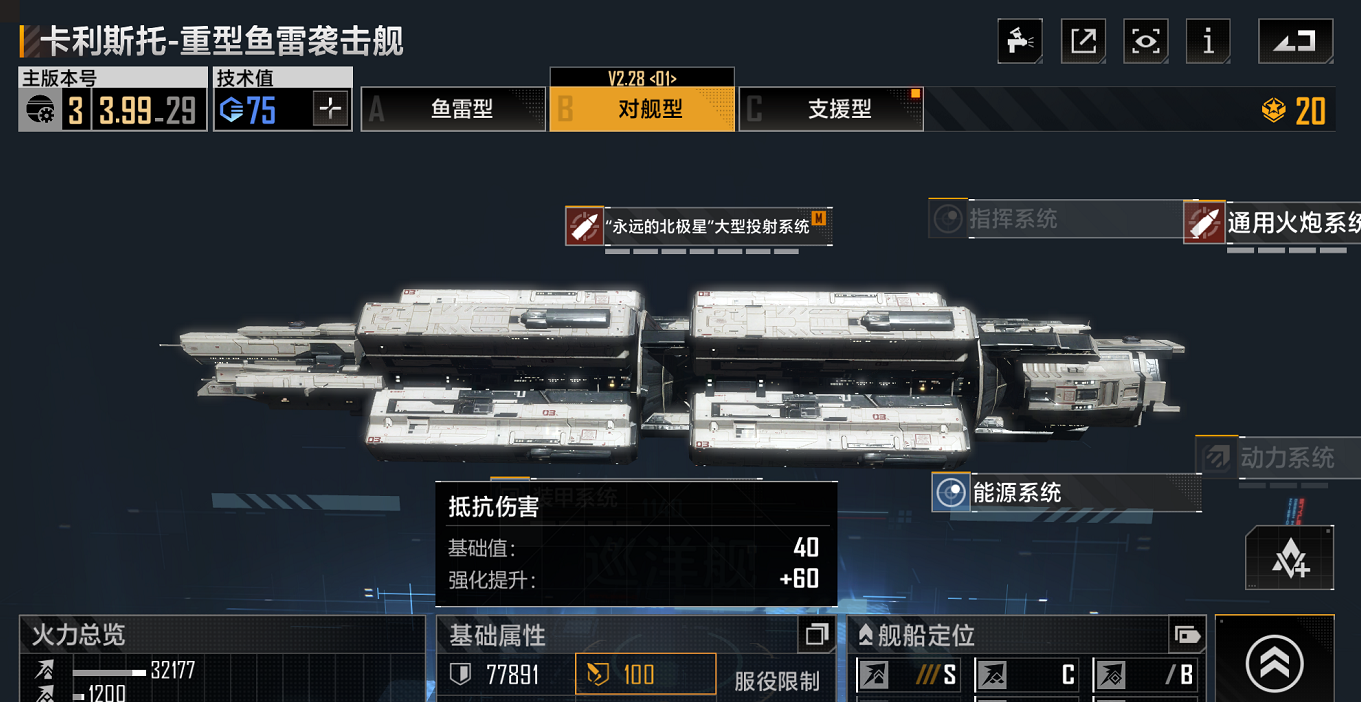1361x702 pixels.
Task: Open the spray paint icon
Action: (1020, 42)
